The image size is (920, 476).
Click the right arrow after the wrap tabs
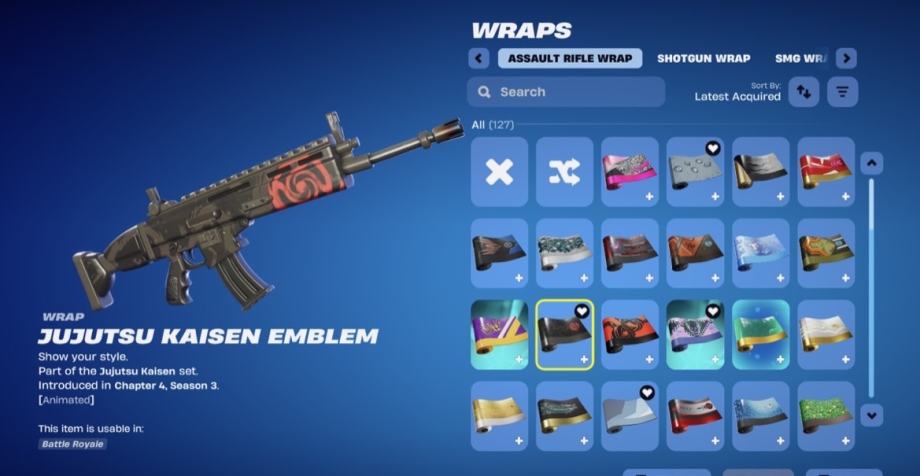click(x=846, y=58)
